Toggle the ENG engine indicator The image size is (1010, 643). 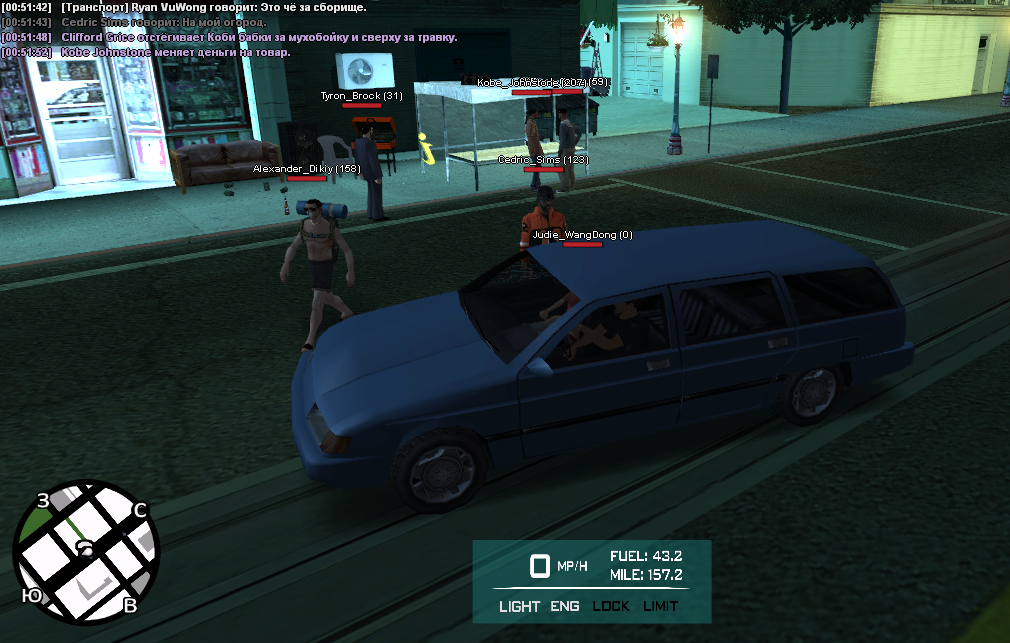565,606
